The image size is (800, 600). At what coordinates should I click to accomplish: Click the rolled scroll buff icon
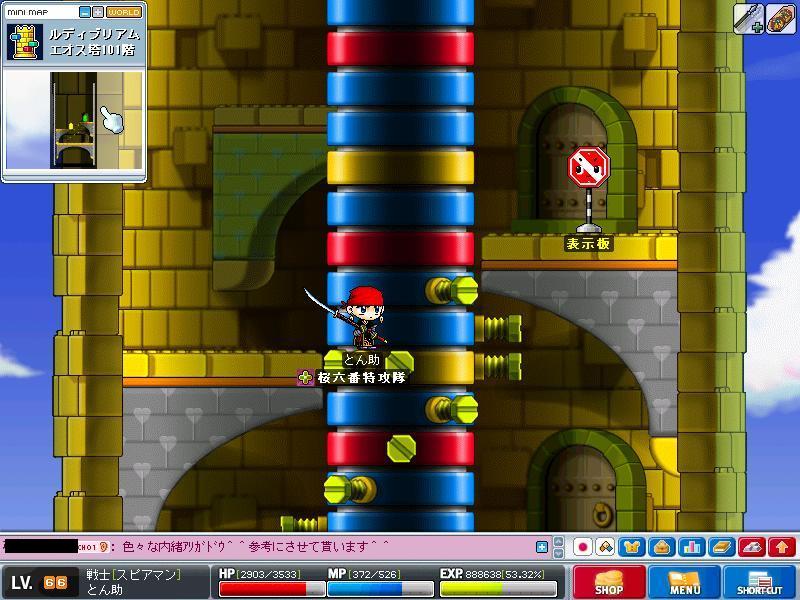[781, 19]
